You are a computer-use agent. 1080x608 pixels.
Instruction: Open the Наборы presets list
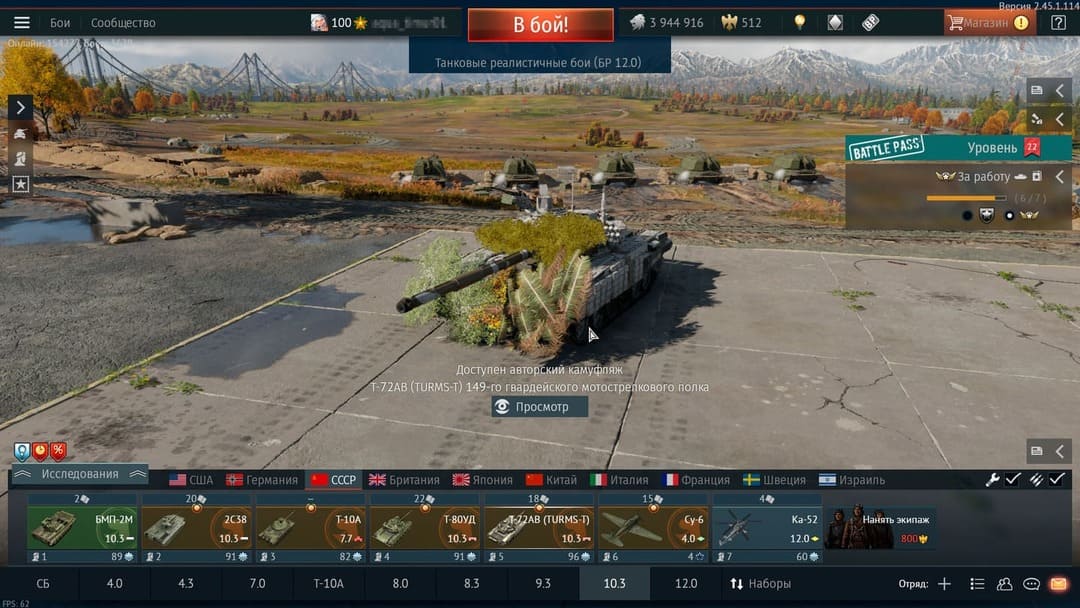click(x=761, y=583)
